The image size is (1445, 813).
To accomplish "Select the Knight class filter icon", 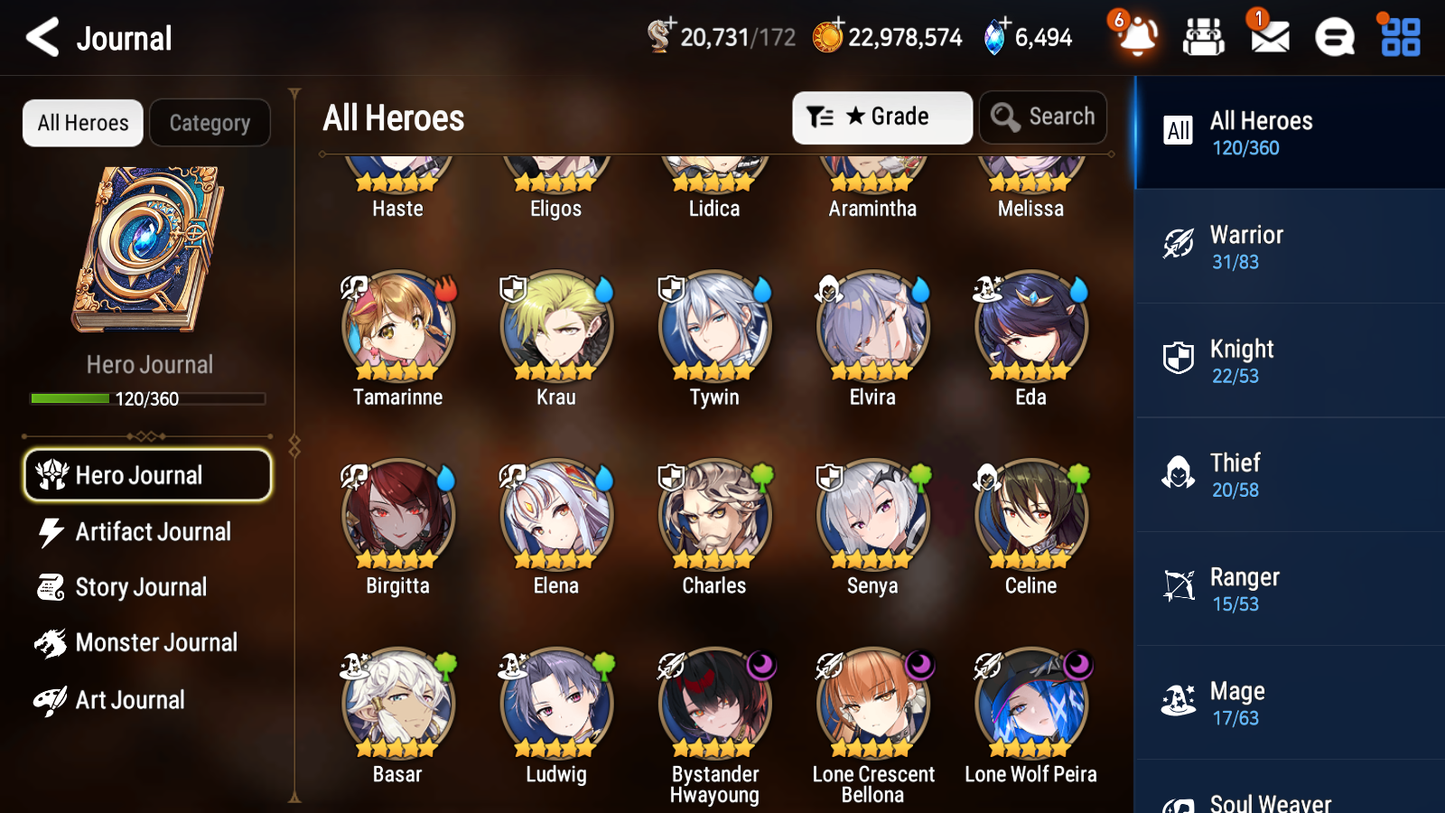I will tap(1180, 360).
